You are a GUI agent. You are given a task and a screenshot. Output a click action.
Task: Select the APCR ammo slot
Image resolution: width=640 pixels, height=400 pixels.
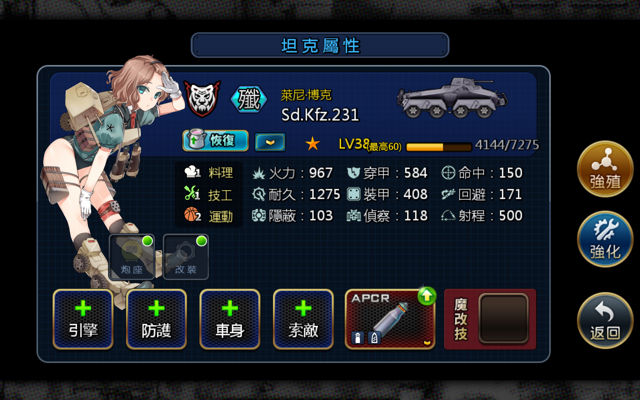390,319
